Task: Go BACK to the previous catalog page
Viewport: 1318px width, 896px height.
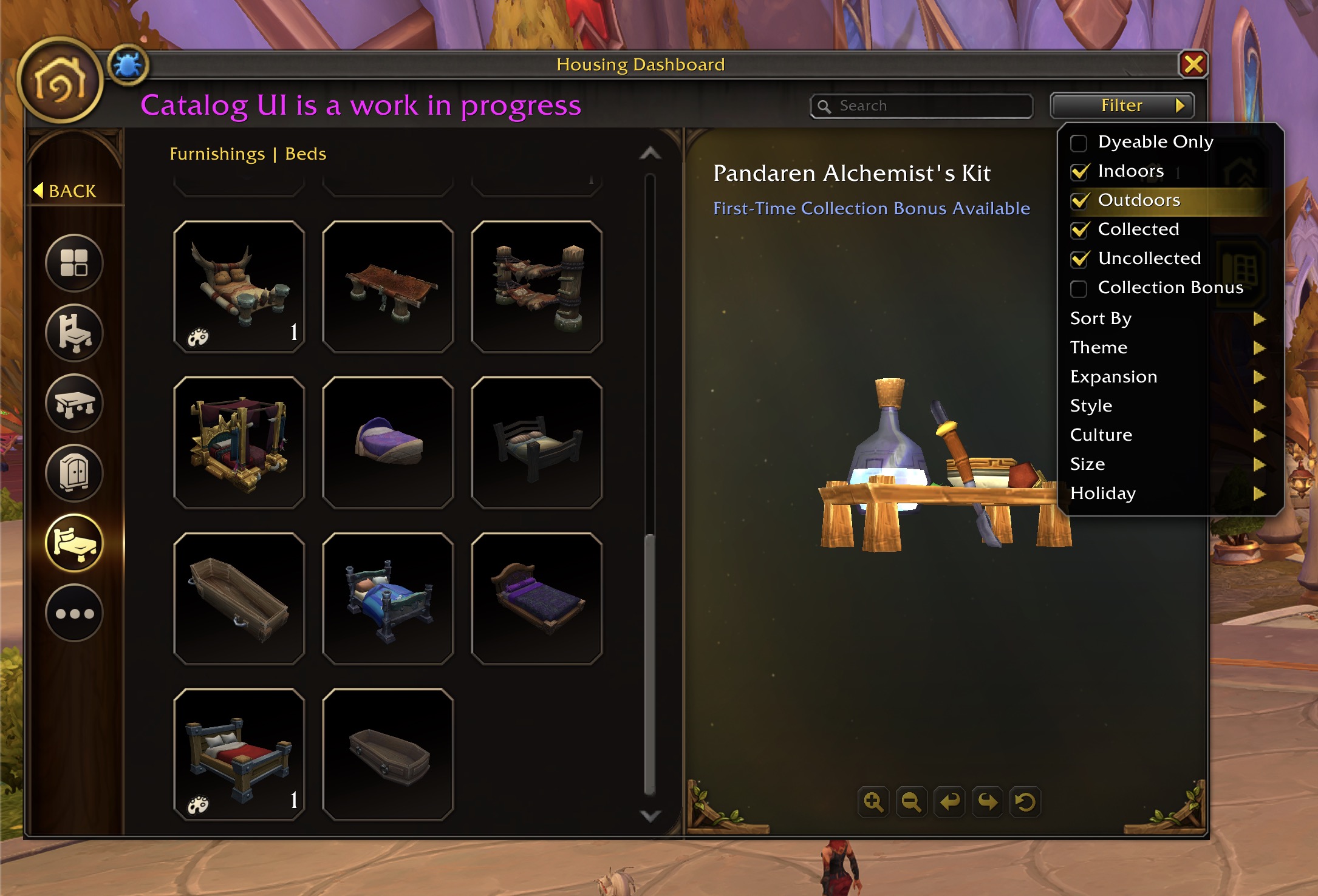Action: point(66,191)
